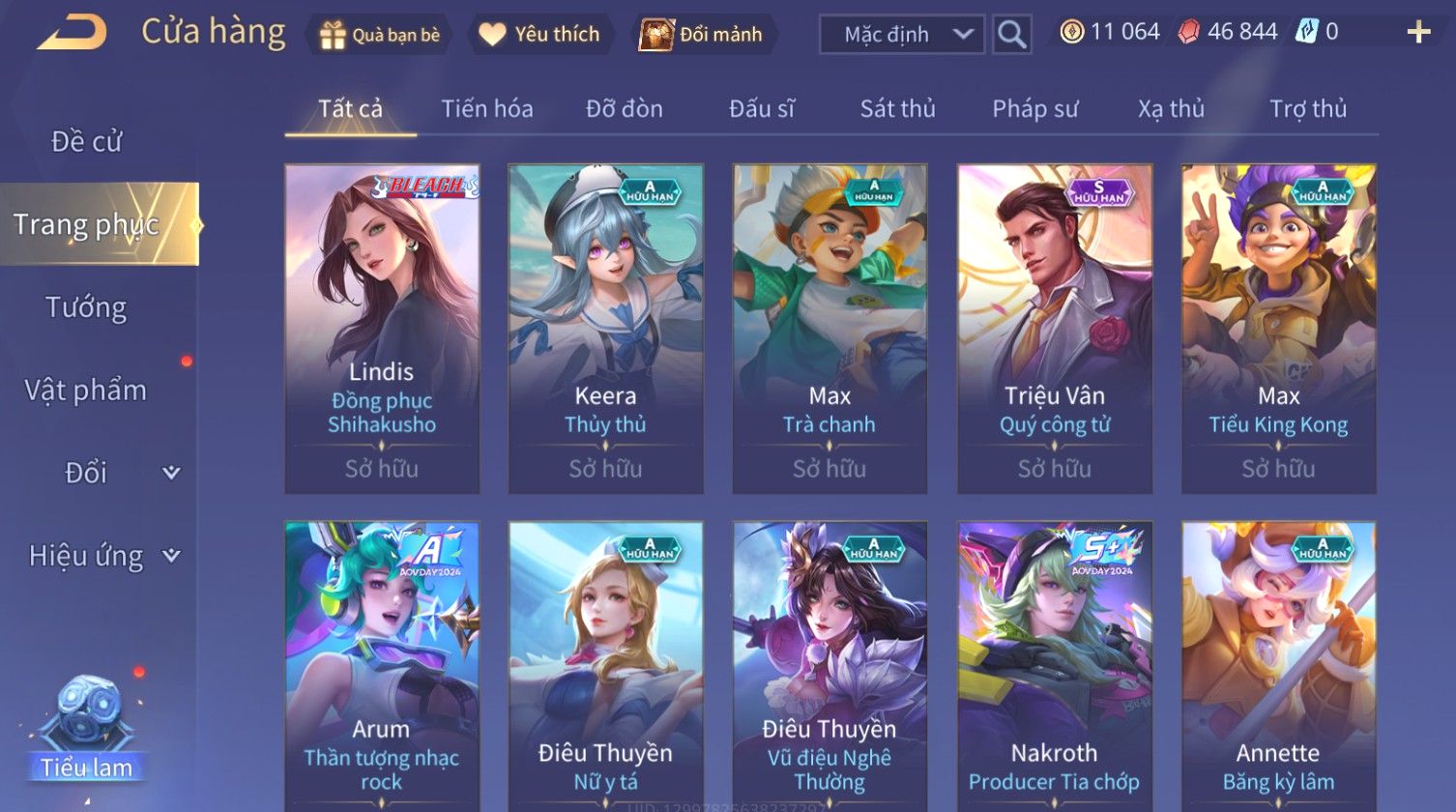Select Lindis Đồng phục Shihakusho skin card
The width and height of the screenshot is (1456, 812).
coord(382,329)
